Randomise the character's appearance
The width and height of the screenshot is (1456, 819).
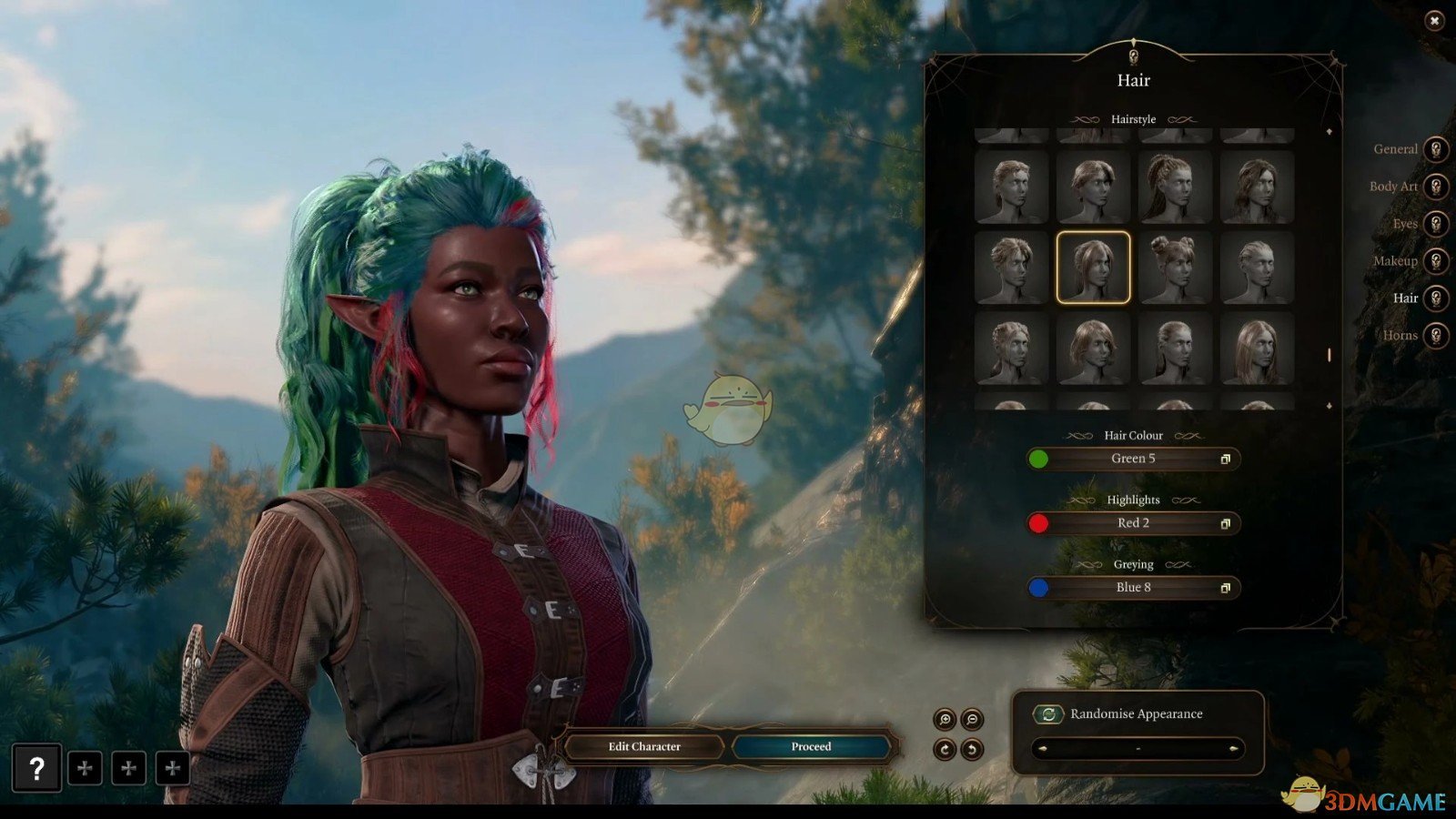pyautogui.click(x=1048, y=714)
